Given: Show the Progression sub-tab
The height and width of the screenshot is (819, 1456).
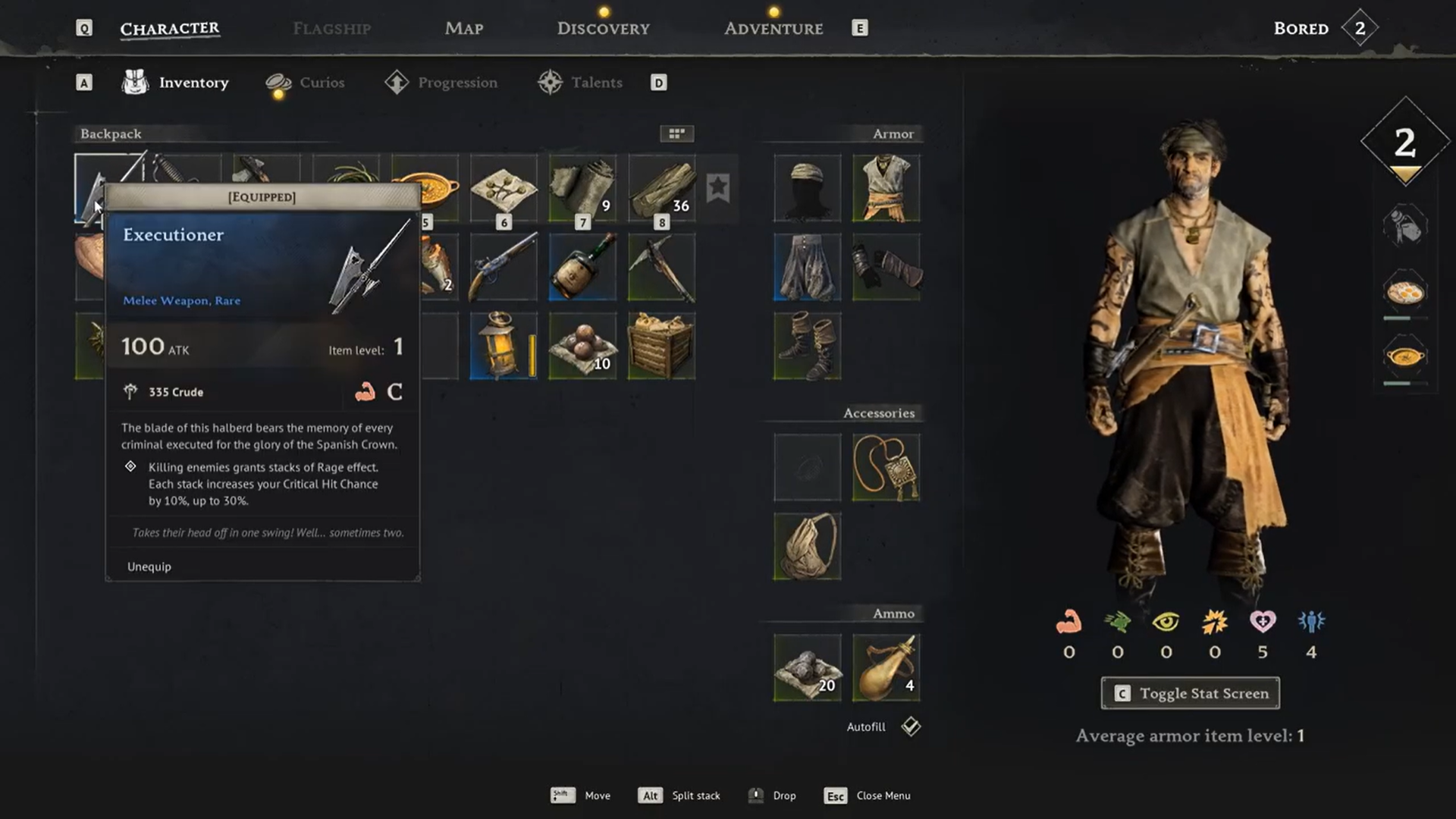Looking at the screenshot, I should click(457, 83).
